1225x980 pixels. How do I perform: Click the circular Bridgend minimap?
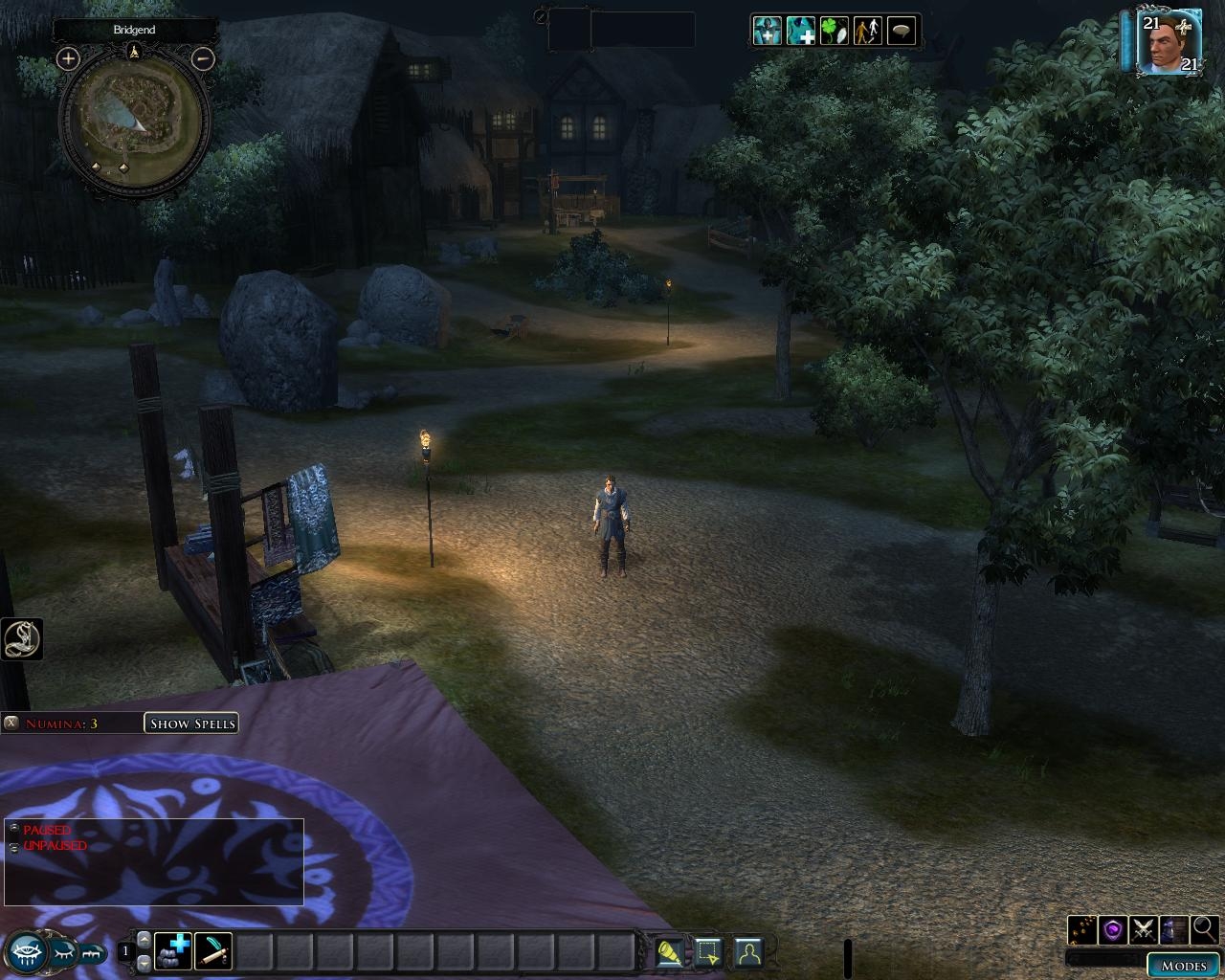click(135, 117)
